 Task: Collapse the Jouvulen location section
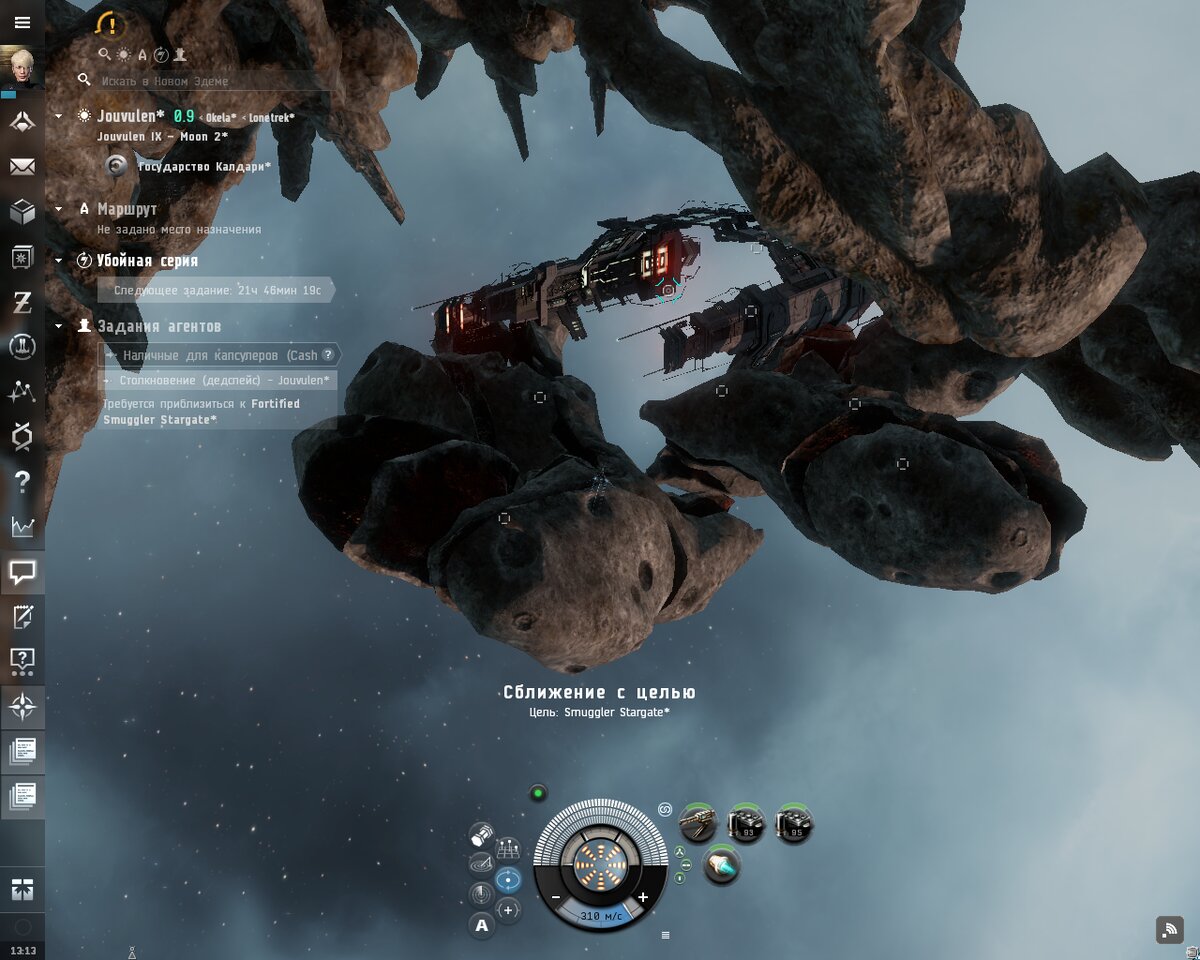coord(59,117)
